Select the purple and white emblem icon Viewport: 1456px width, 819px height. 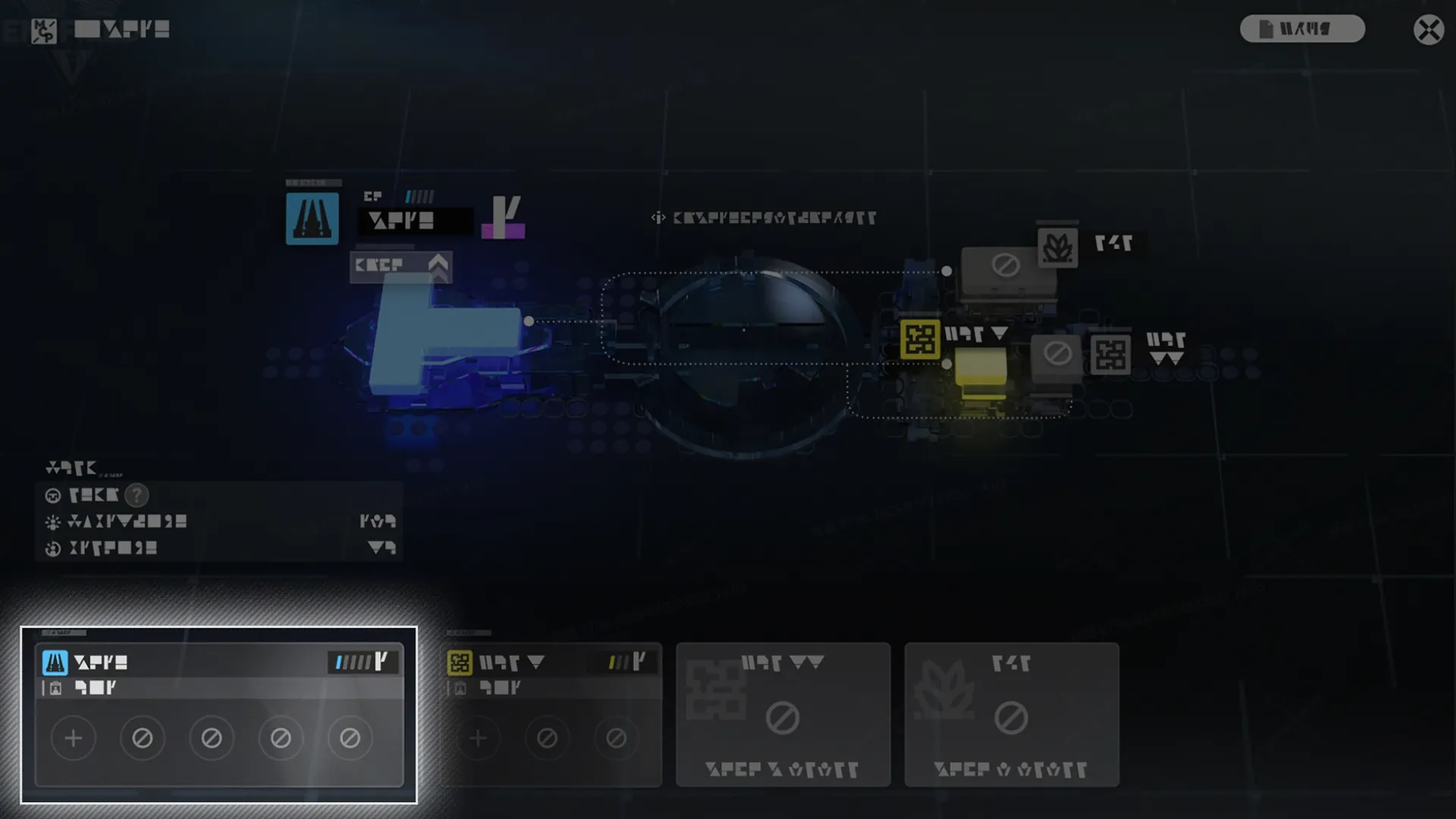click(x=503, y=218)
